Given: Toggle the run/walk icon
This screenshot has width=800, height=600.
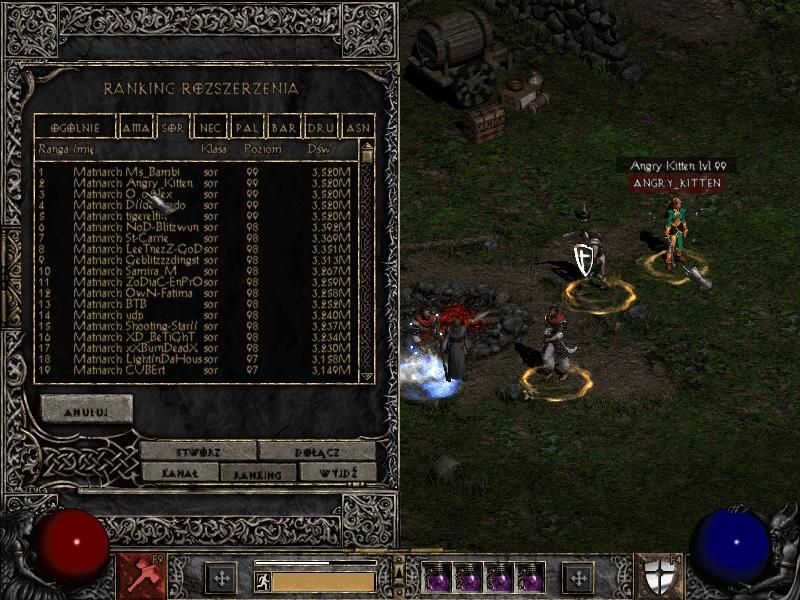Looking at the screenshot, I should (262, 581).
